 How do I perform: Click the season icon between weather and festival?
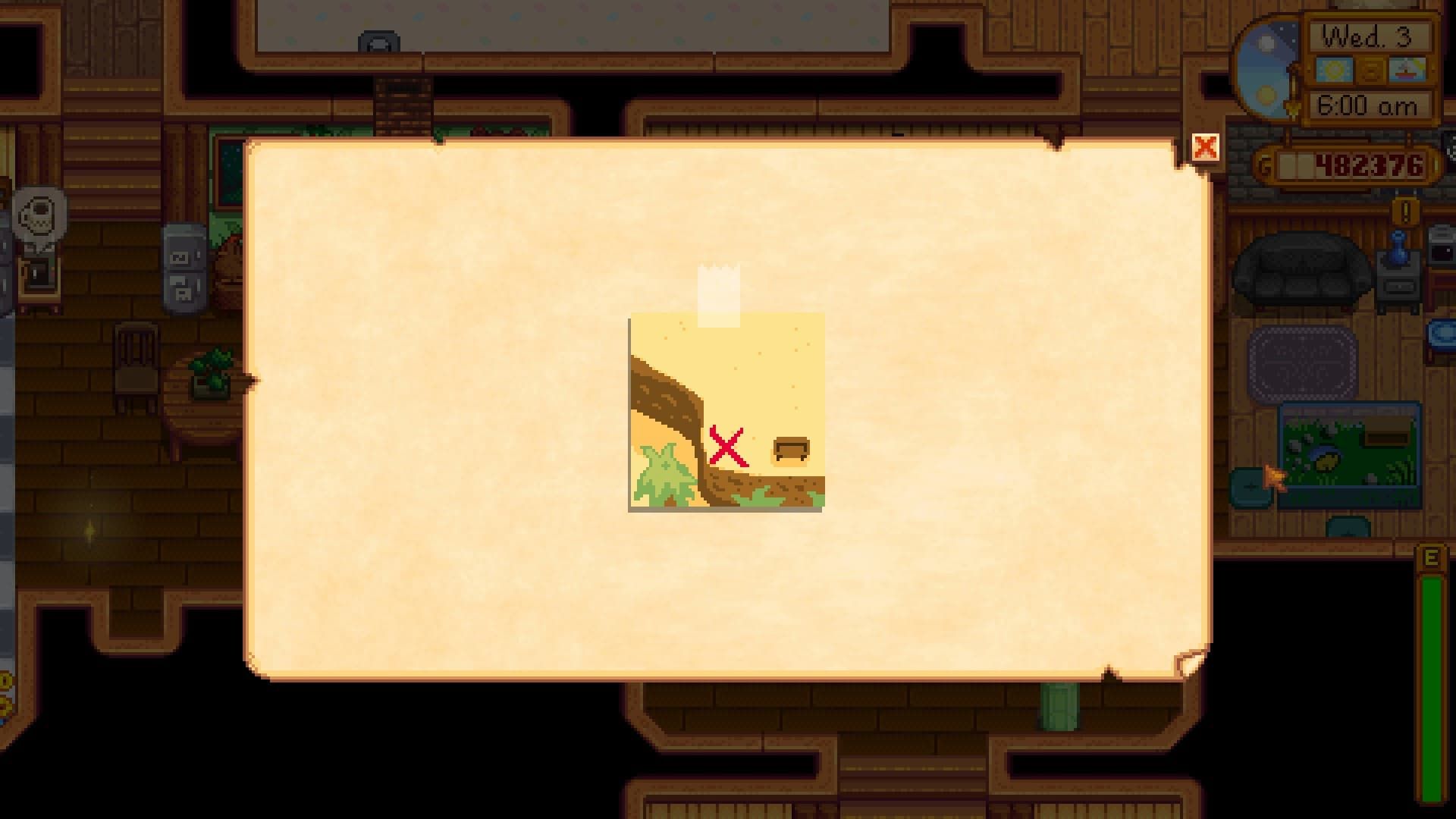pyautogui.click(x=1370, y=71)
